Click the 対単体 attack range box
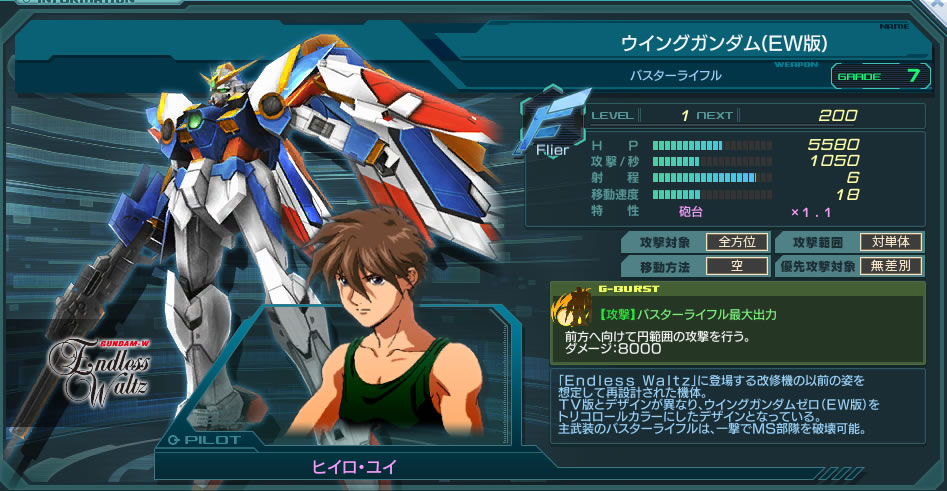The width and height of the screenshot is (947, 491). coord(890,242)
